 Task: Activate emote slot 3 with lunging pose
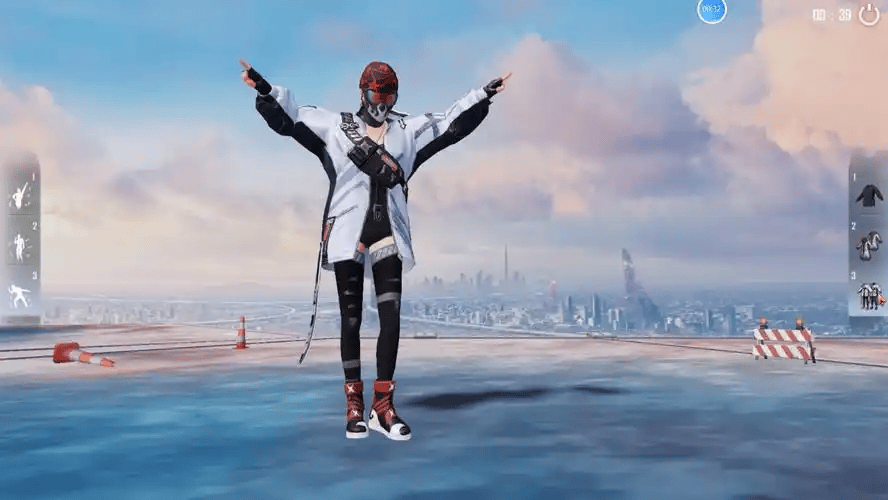[20, 295]
